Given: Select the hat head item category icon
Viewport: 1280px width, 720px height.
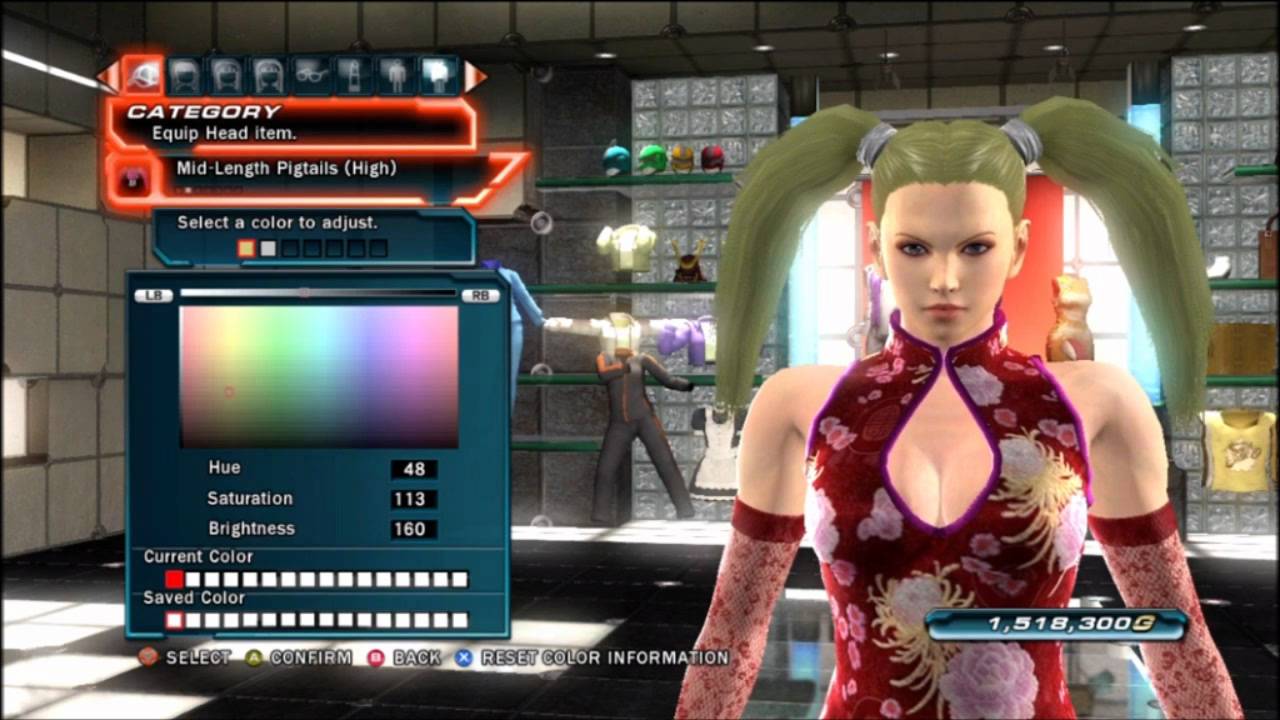Looking at the screenshot, I should click(141, 75).
